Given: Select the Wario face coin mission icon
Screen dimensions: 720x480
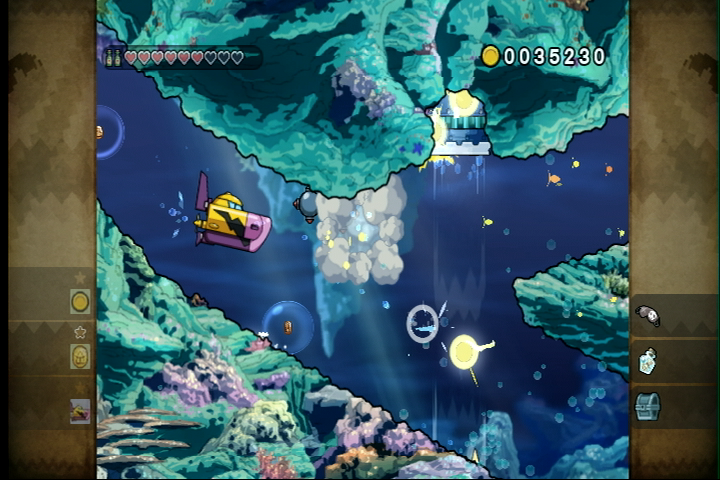Looking at the screenshot, I should click(x=80, y=356).
